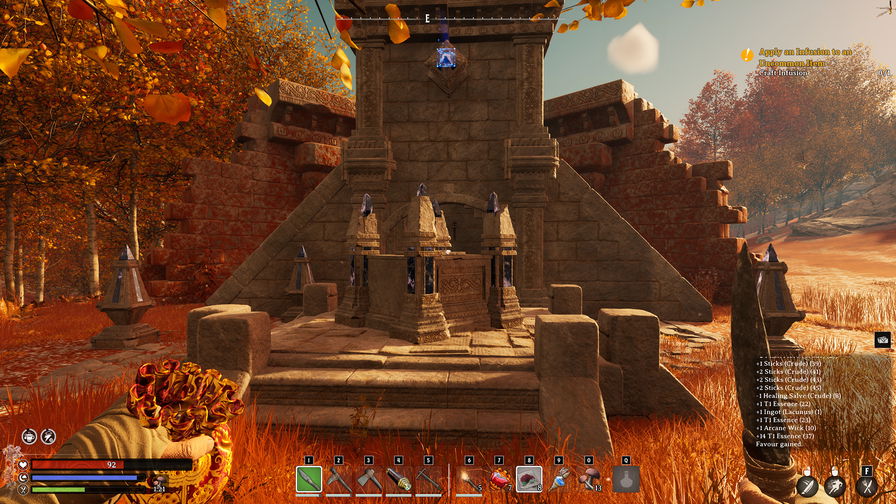Equip the pickaxe in hotbar slot 2
896x504 pixels.
point(339,480)
